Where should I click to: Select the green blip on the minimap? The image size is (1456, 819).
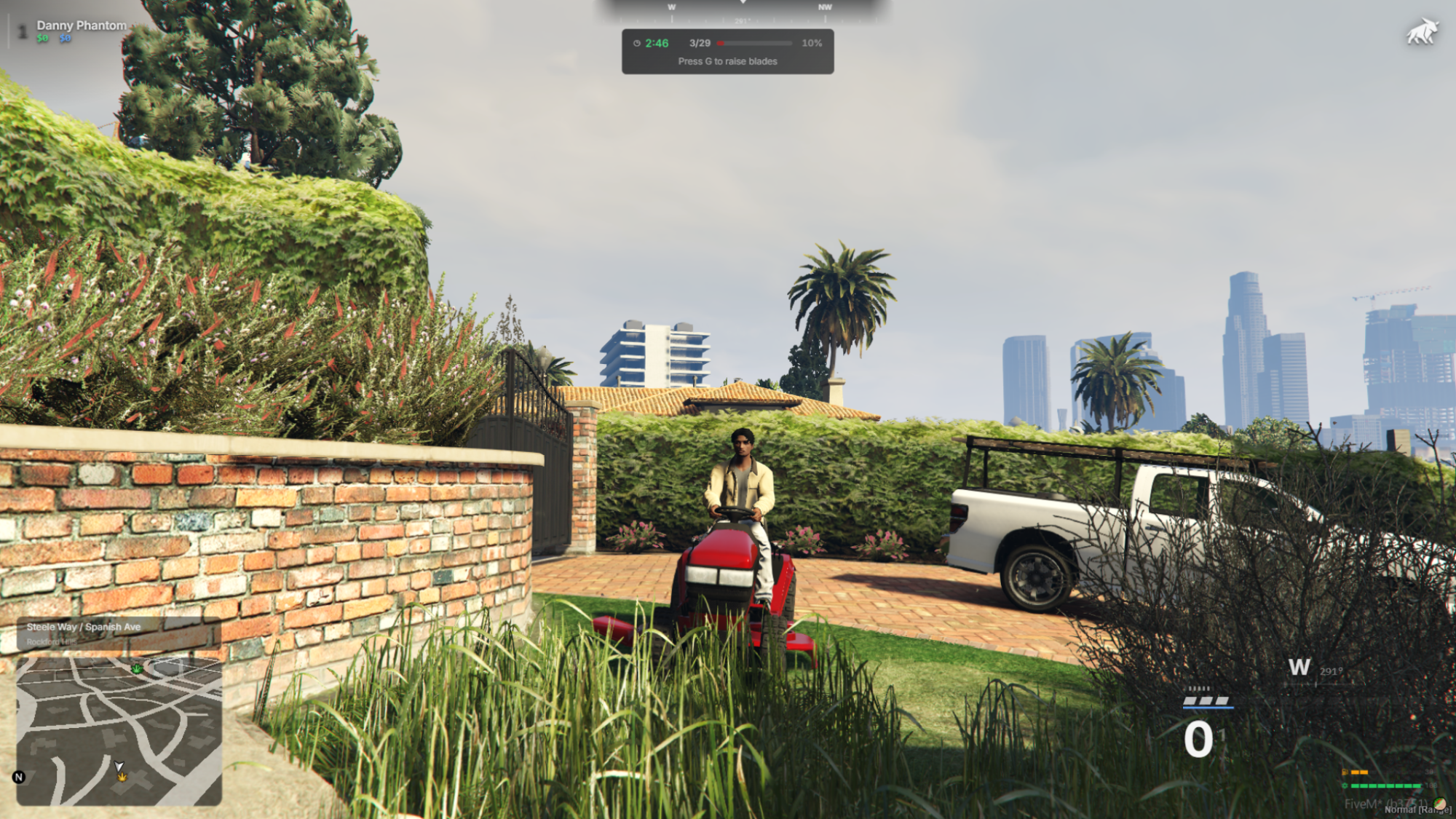coord(137,668)
